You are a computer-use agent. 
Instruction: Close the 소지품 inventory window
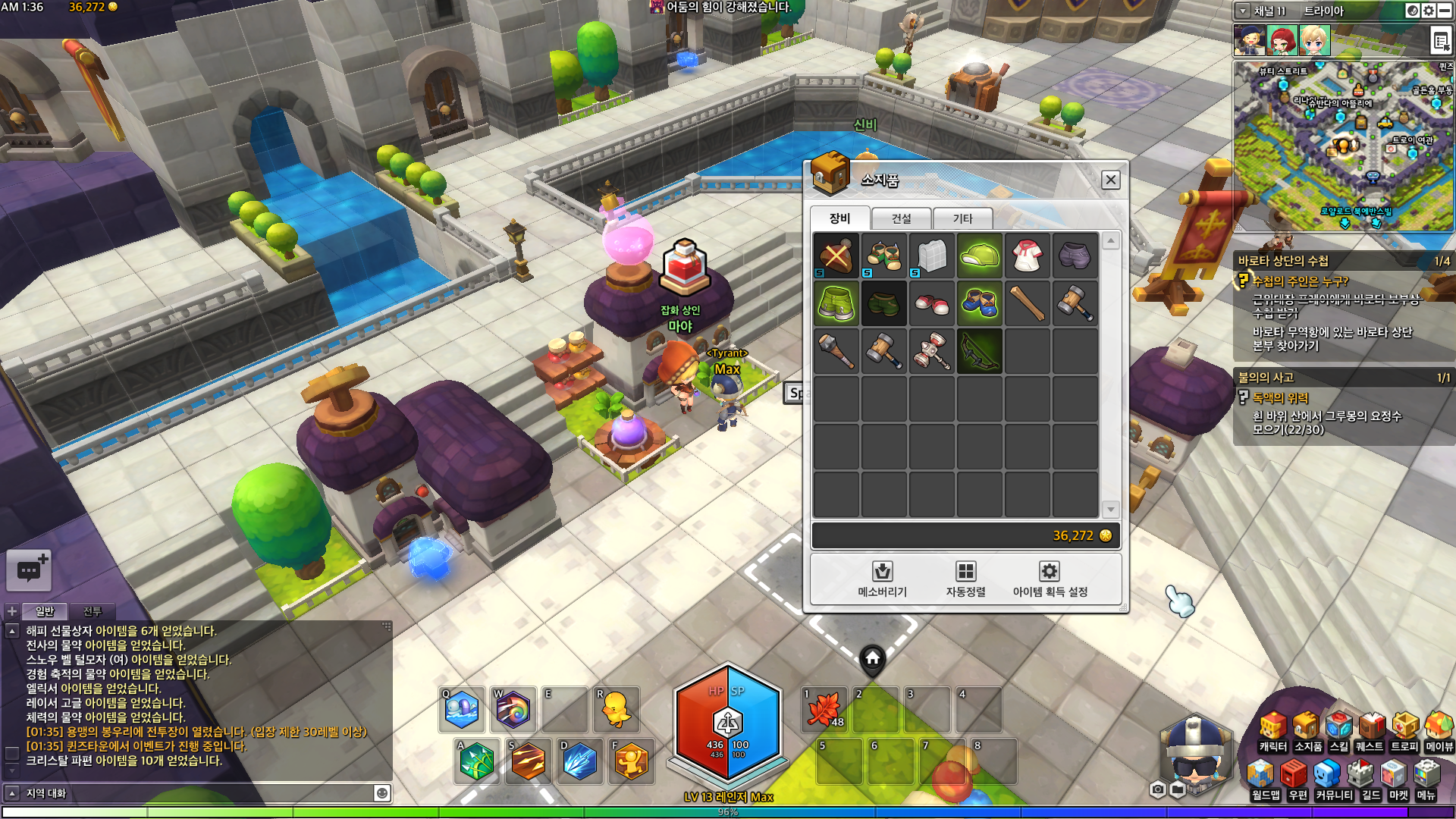point(1110,180)
